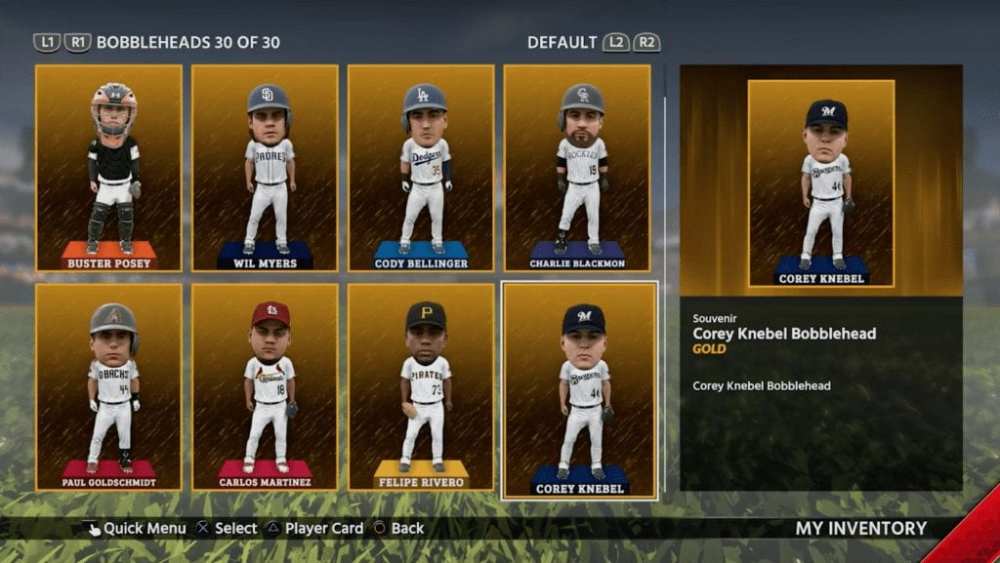
Task: Select the Carlos Martinez bobblehead card
Action: point(265,387)
